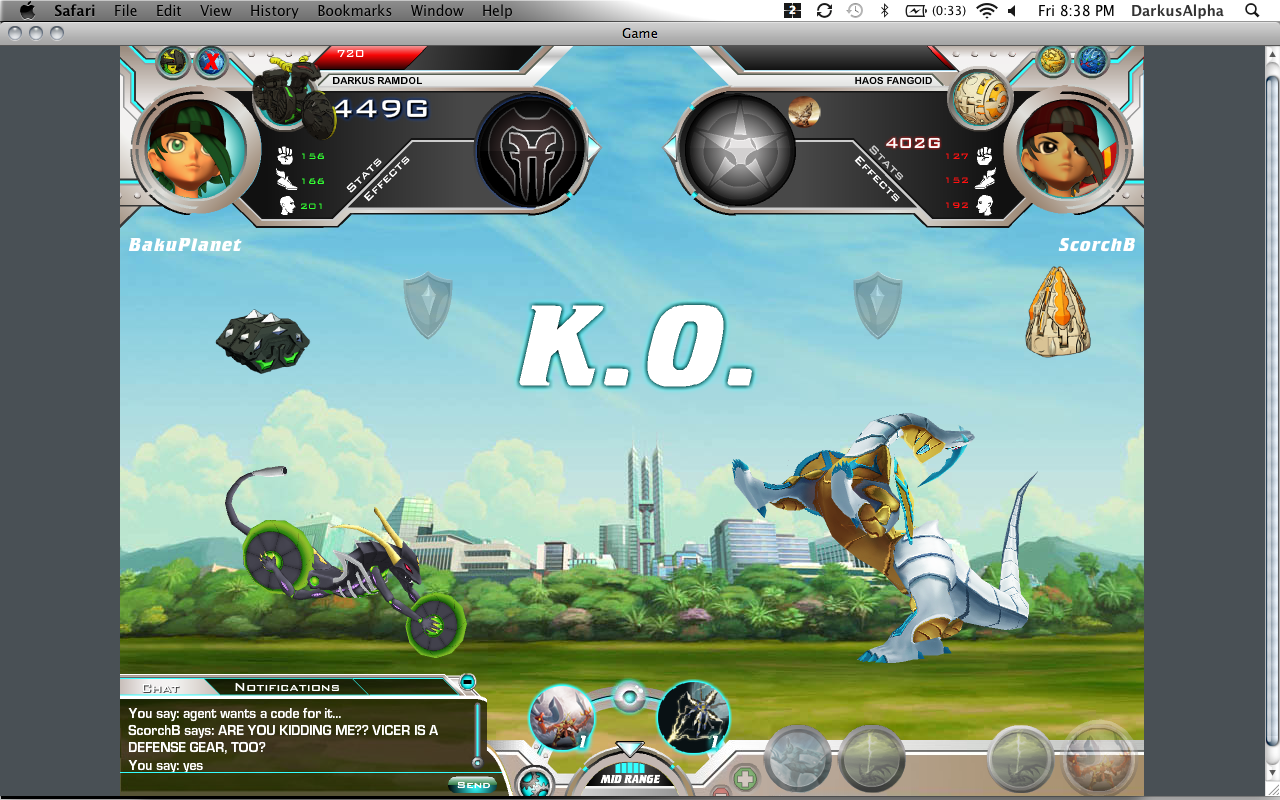Image resolution: width=1280 pixels, height=800 pixels.
Task: Select the crossed-out blue bakugan icon
Action: [x=210, y=62]
